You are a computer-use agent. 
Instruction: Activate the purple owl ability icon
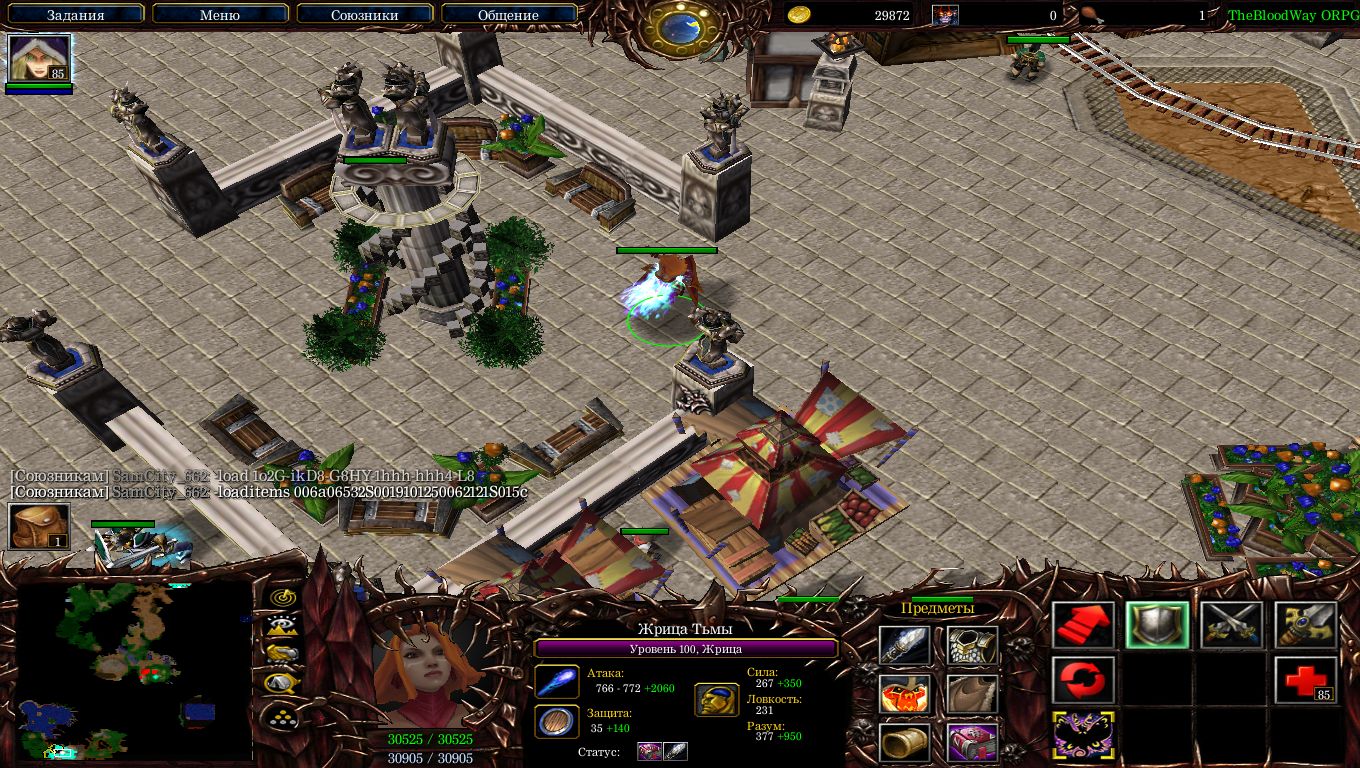click(x=1083, y=735)
